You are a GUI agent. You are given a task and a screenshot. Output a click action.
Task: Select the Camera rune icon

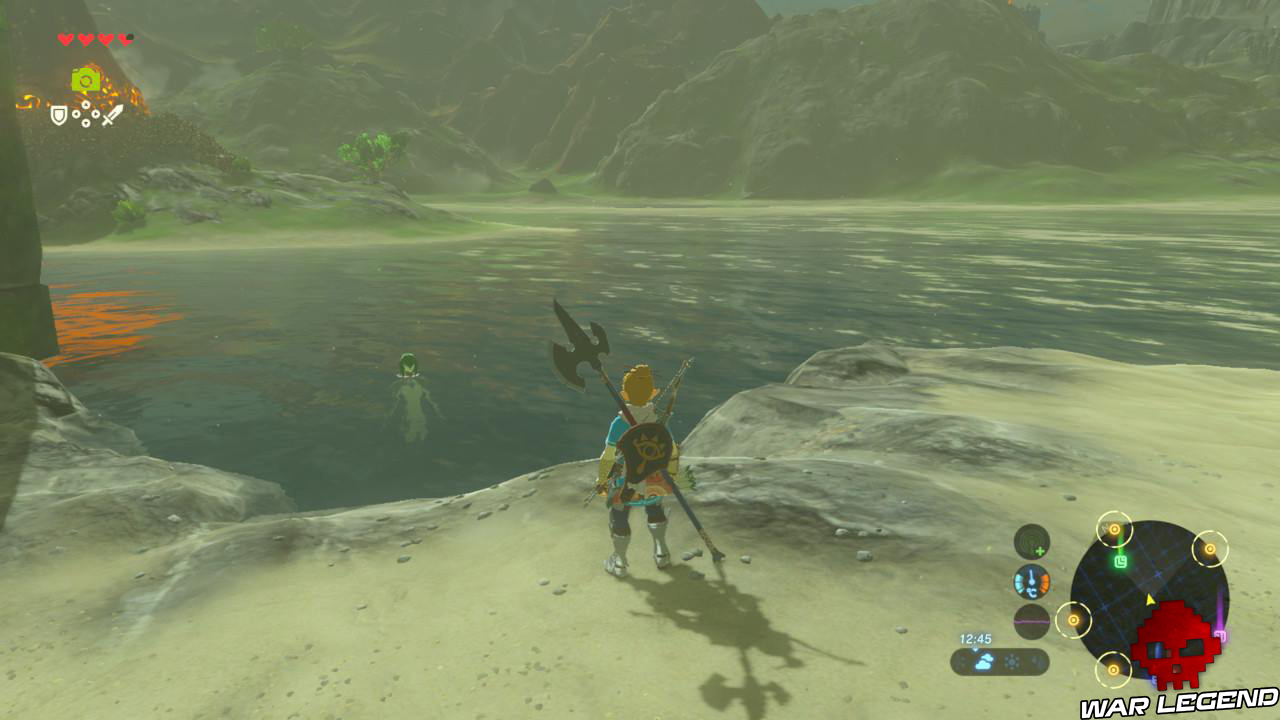[x=85, y=79]
